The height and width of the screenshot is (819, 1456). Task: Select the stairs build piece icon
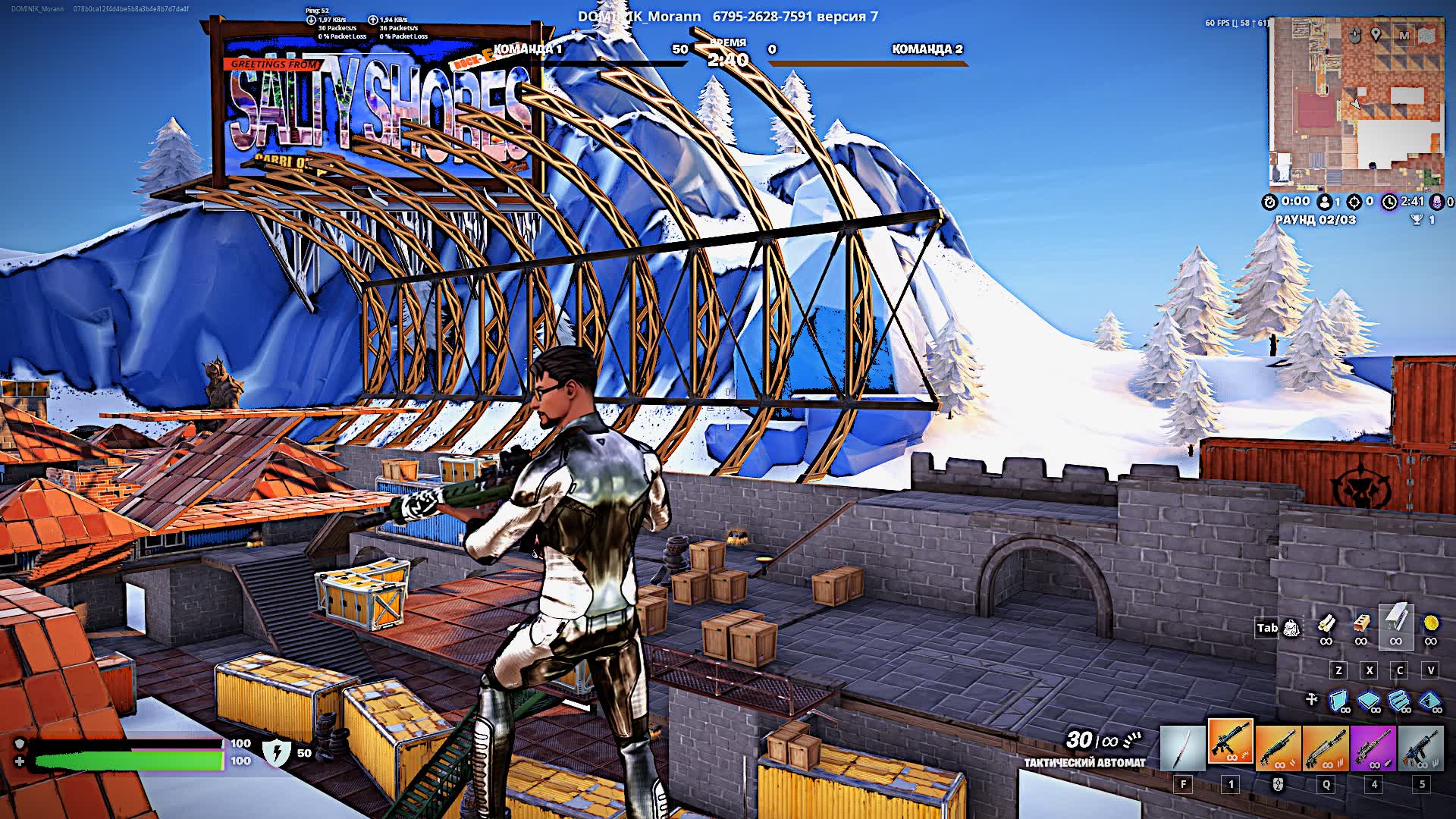pos(1398,699)
